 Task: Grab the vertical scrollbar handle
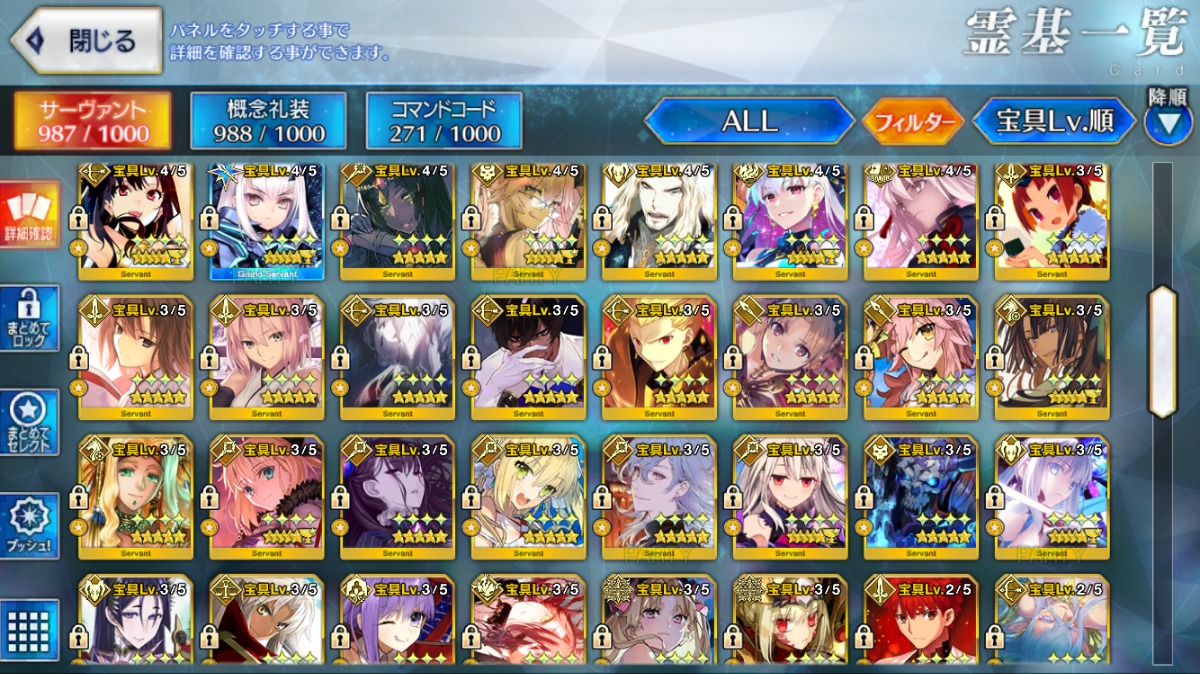1162,351
